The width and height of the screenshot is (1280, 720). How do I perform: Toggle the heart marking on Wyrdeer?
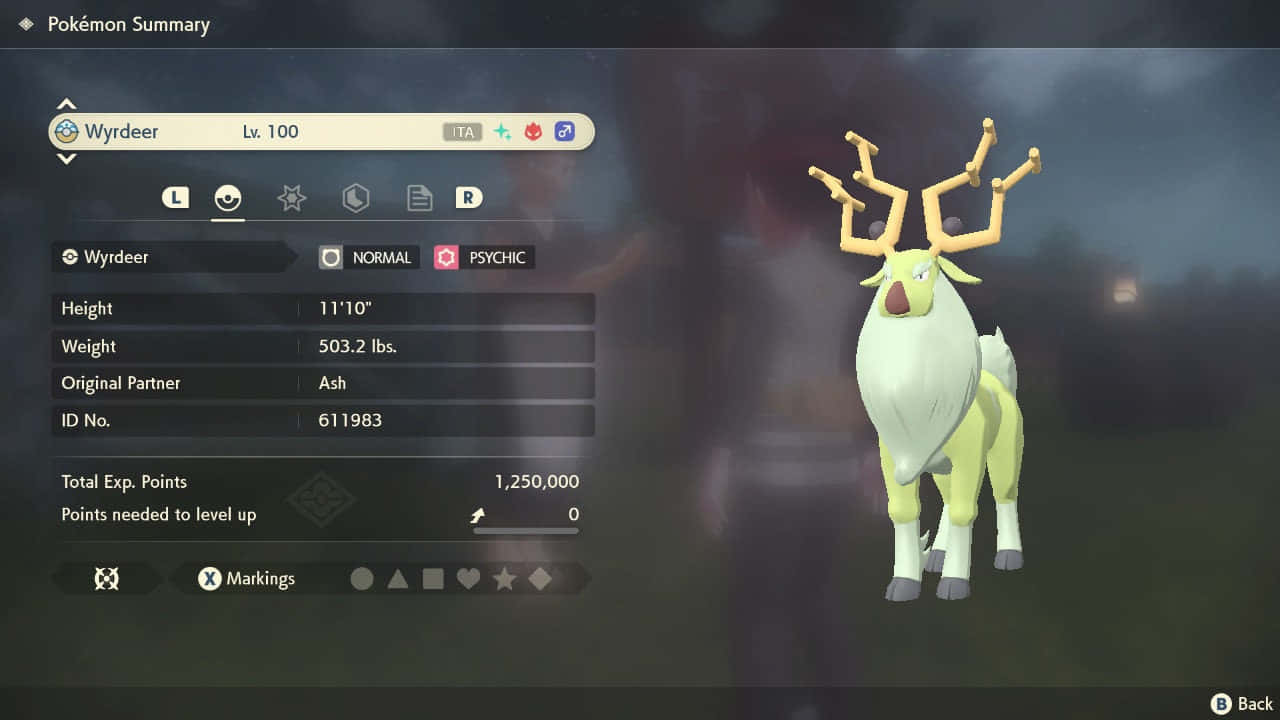pyautogui.click(x=468, y=578)
